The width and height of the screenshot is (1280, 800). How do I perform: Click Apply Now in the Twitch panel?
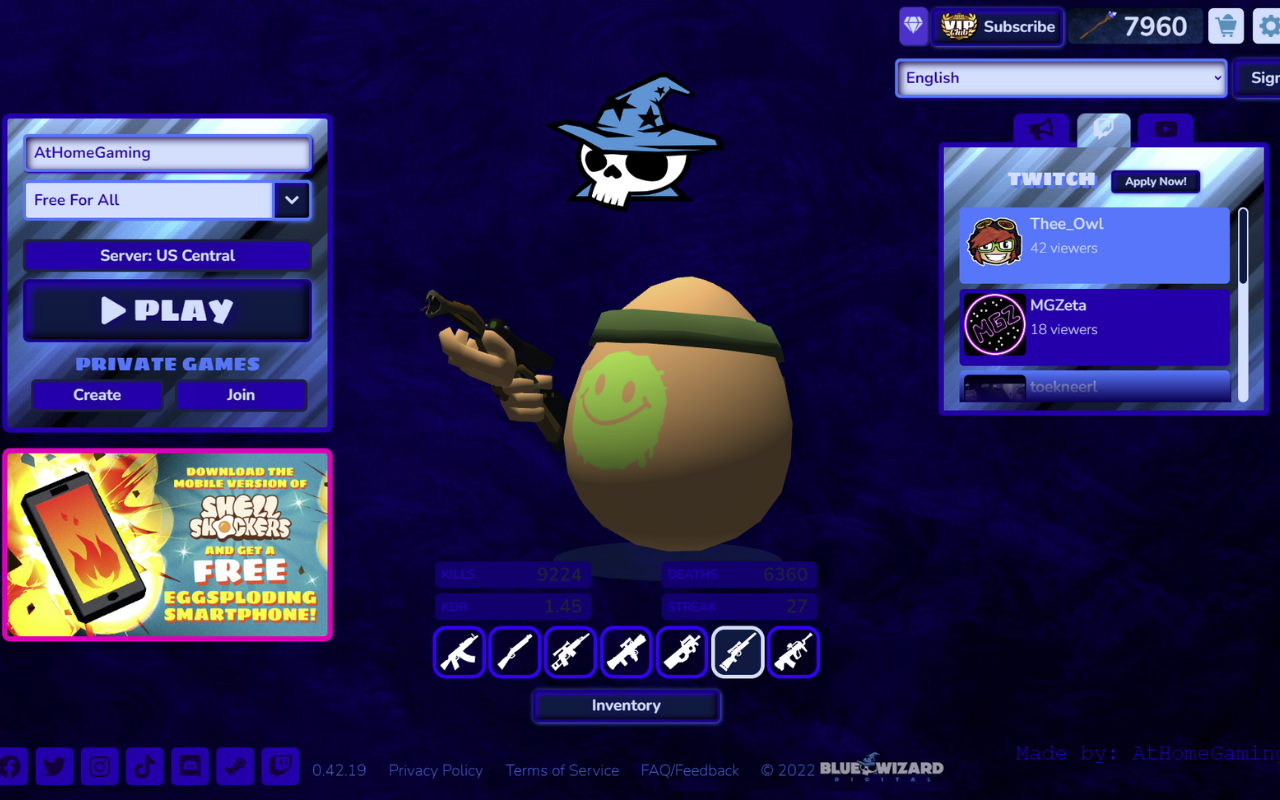[x=1155, y=181]
